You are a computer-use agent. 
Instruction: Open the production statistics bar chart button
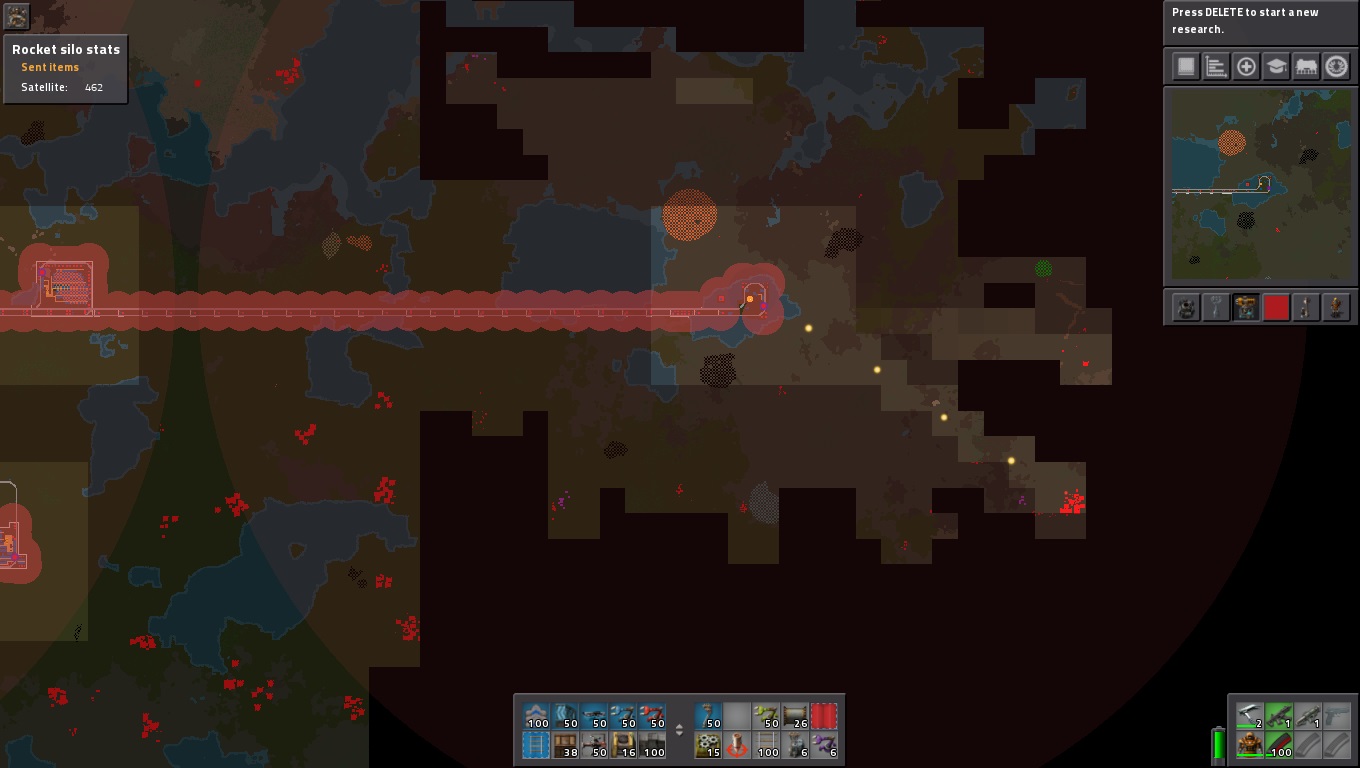pos(1216,67)
